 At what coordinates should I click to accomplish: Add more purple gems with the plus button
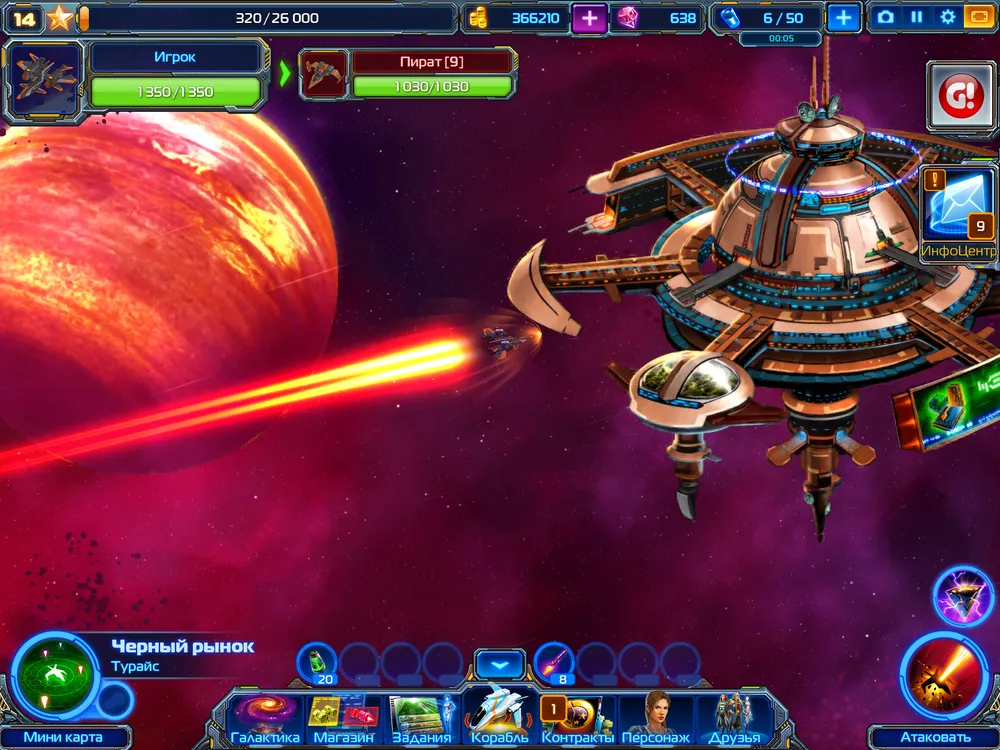point(589,18)
